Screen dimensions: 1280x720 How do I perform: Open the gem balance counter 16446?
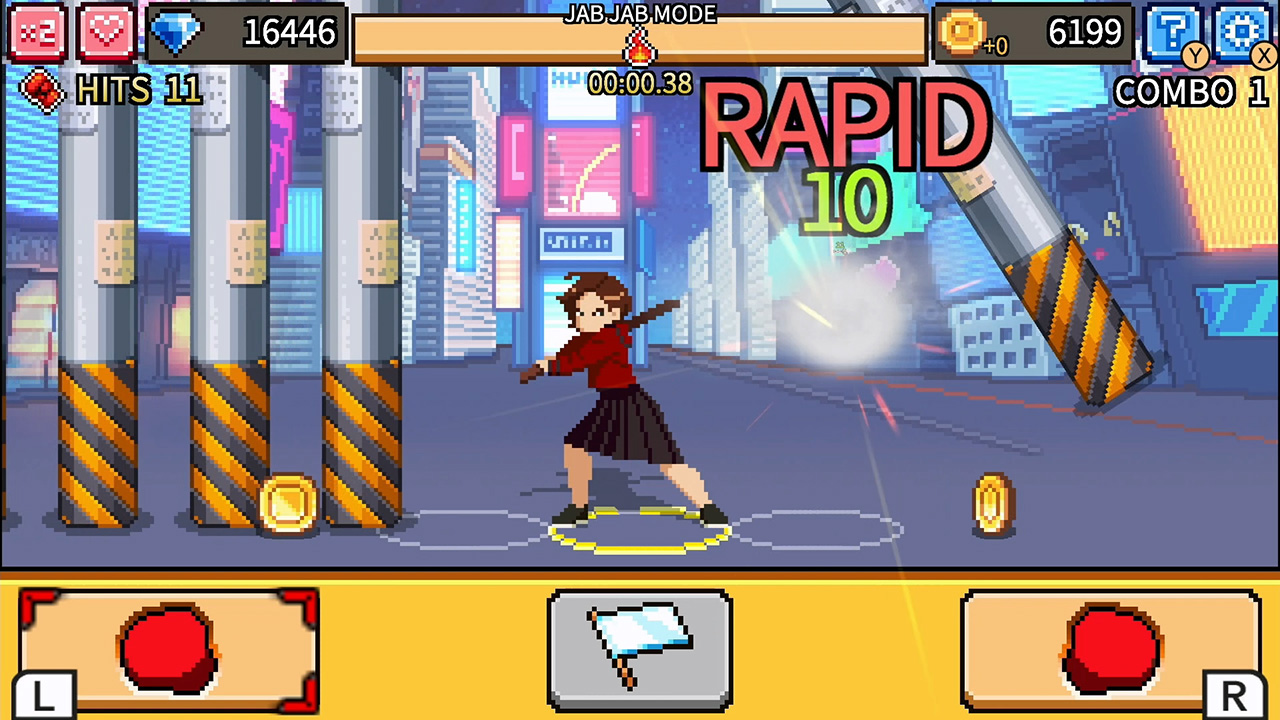289,33
